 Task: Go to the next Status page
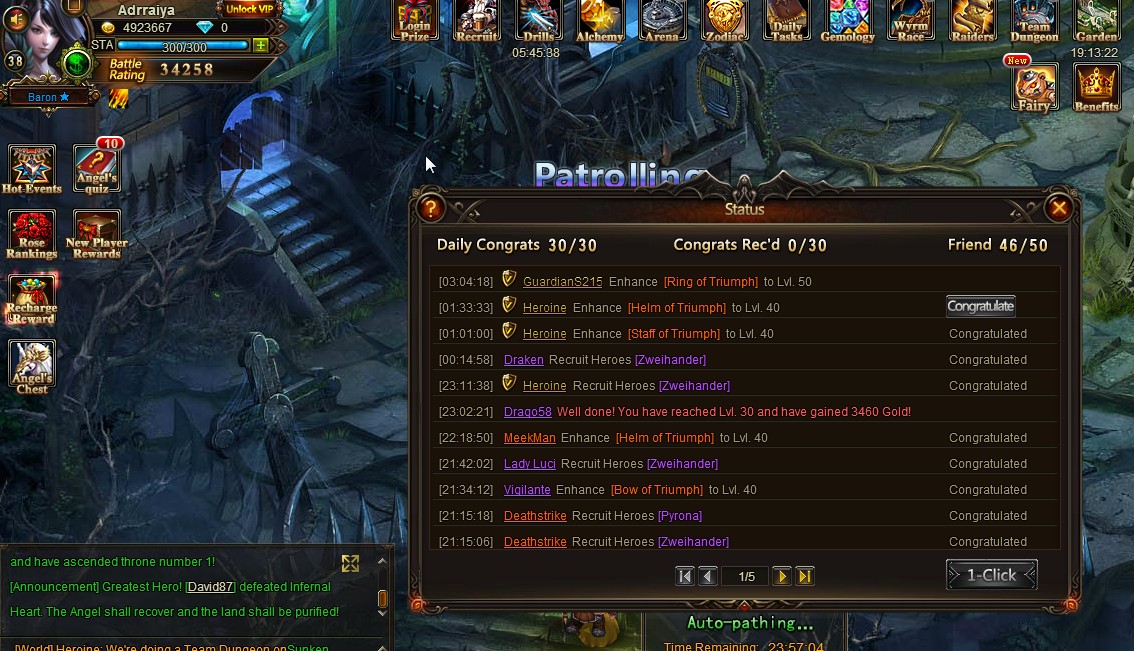[x=782, y=576]
